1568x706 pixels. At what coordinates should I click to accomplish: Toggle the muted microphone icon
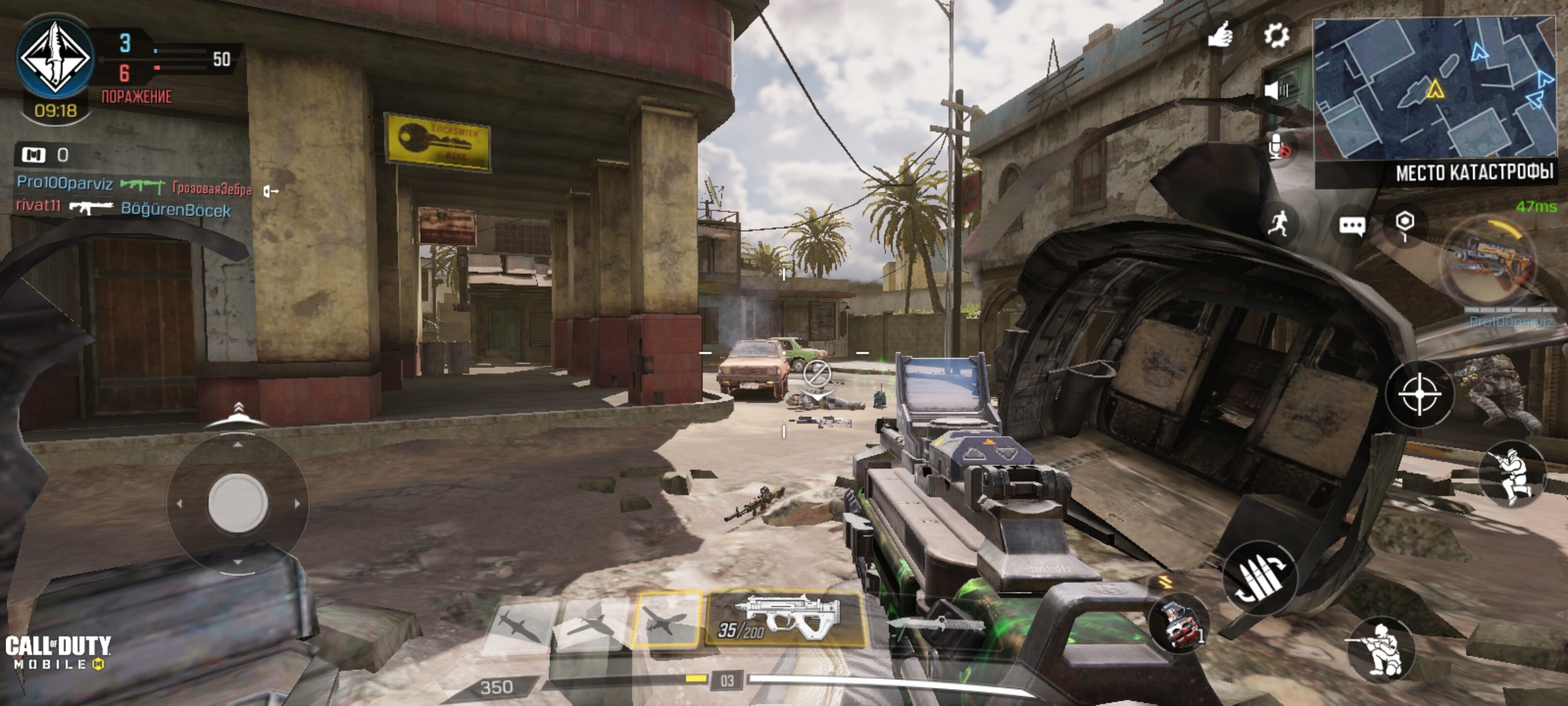point(1279,148)
